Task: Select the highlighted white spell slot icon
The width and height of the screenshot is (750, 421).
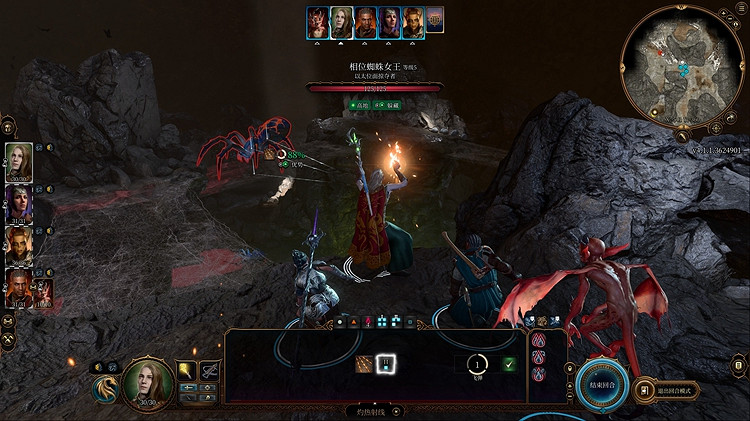Action: point(386,365)
